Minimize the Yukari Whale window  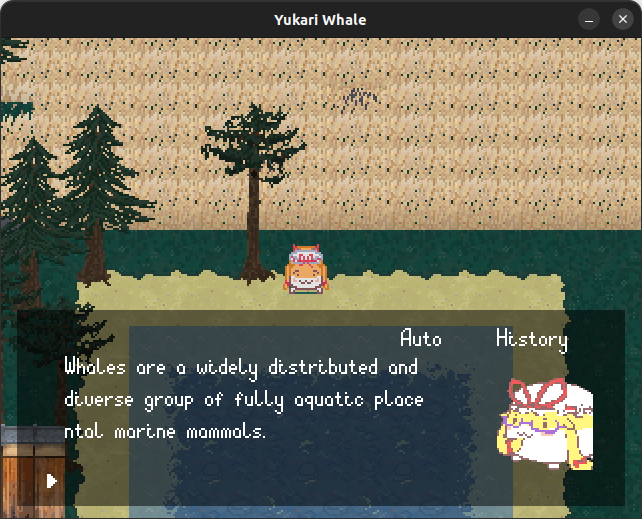[x=590, y=20]
